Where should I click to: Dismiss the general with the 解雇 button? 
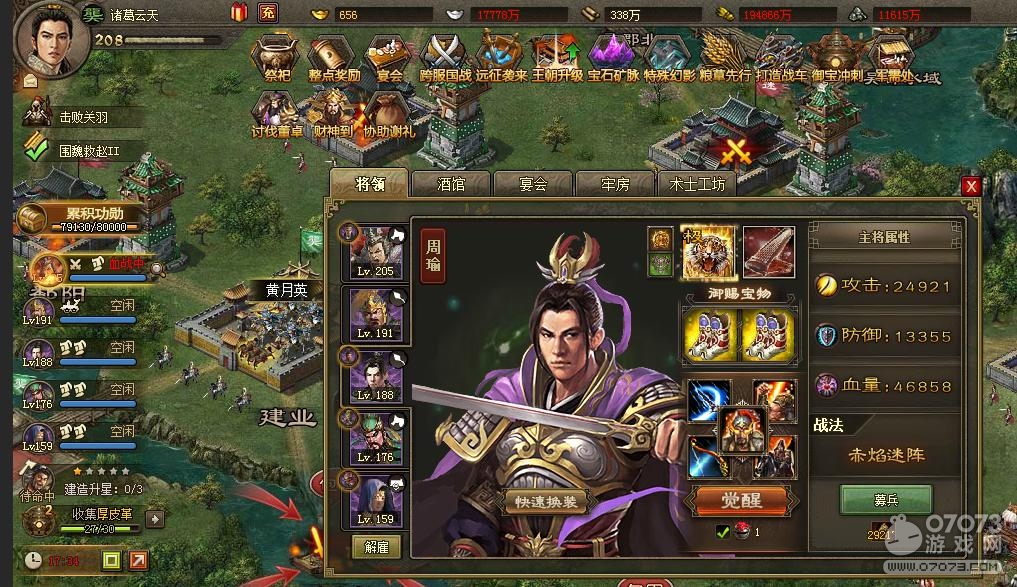(377, 546)
